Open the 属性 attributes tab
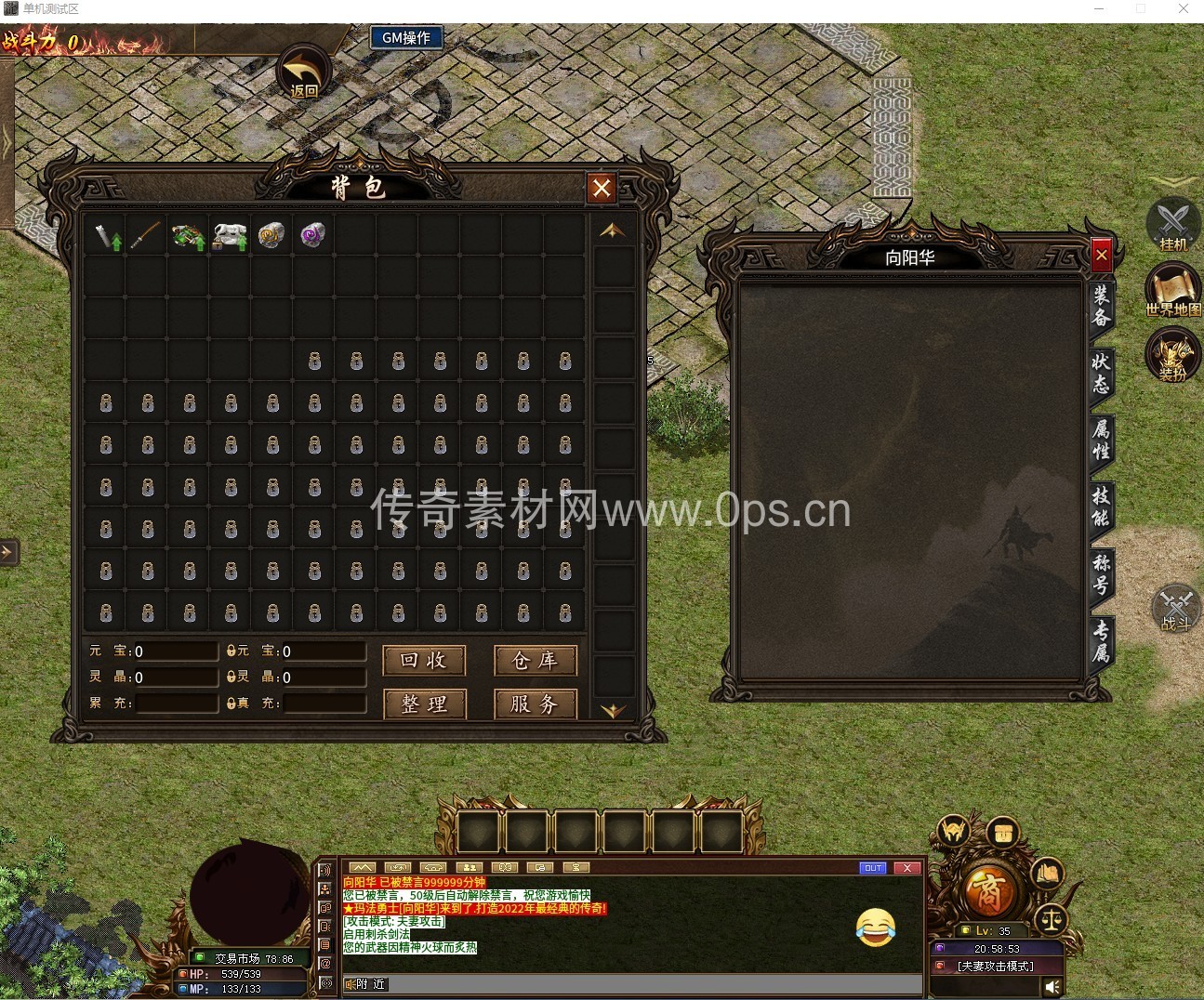 point(1101,441)
